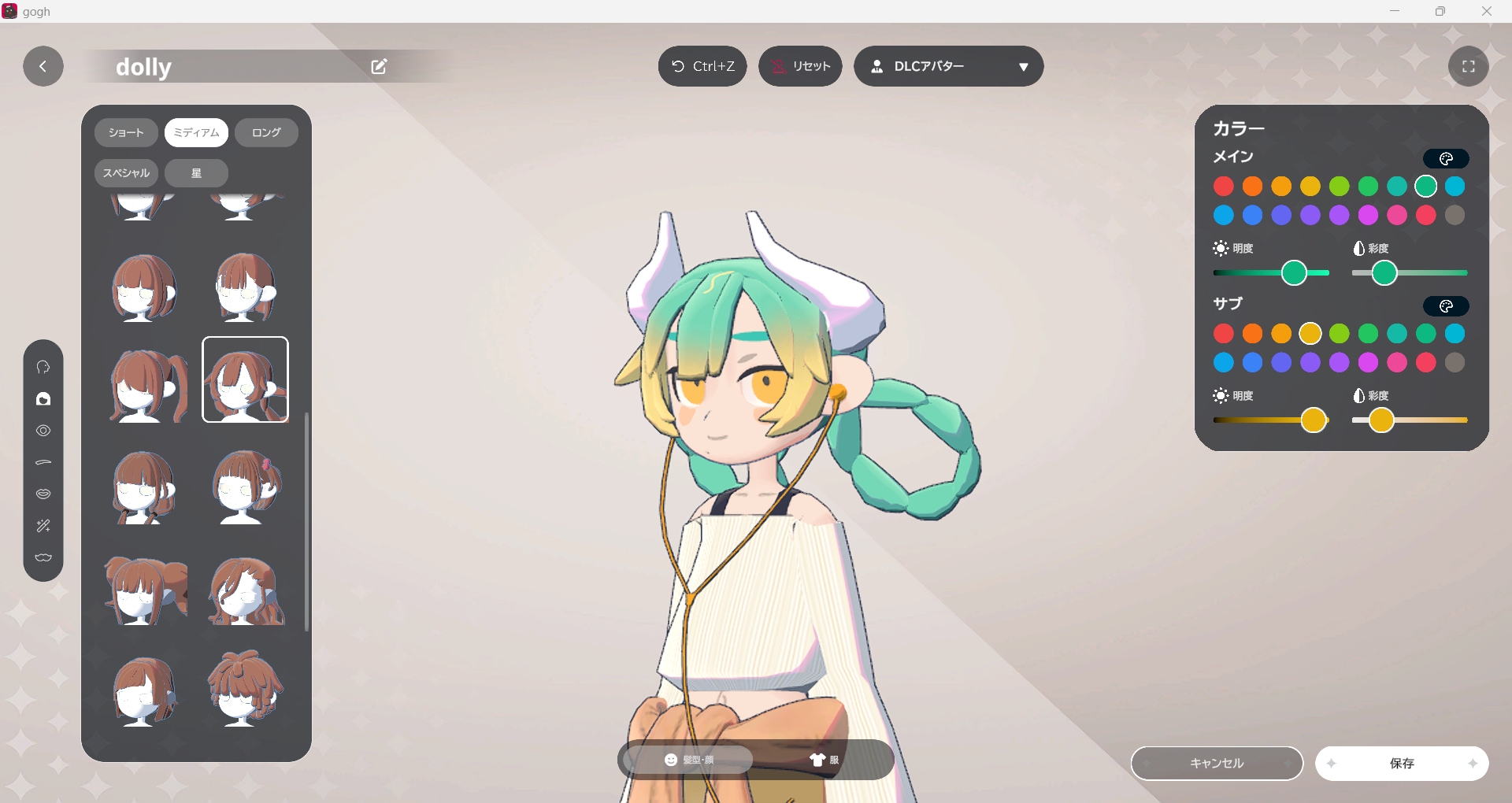The width and height of the screenshot is (1512, 803).
Task: Switch to the ロング hair tab
Action: point(266,133)
